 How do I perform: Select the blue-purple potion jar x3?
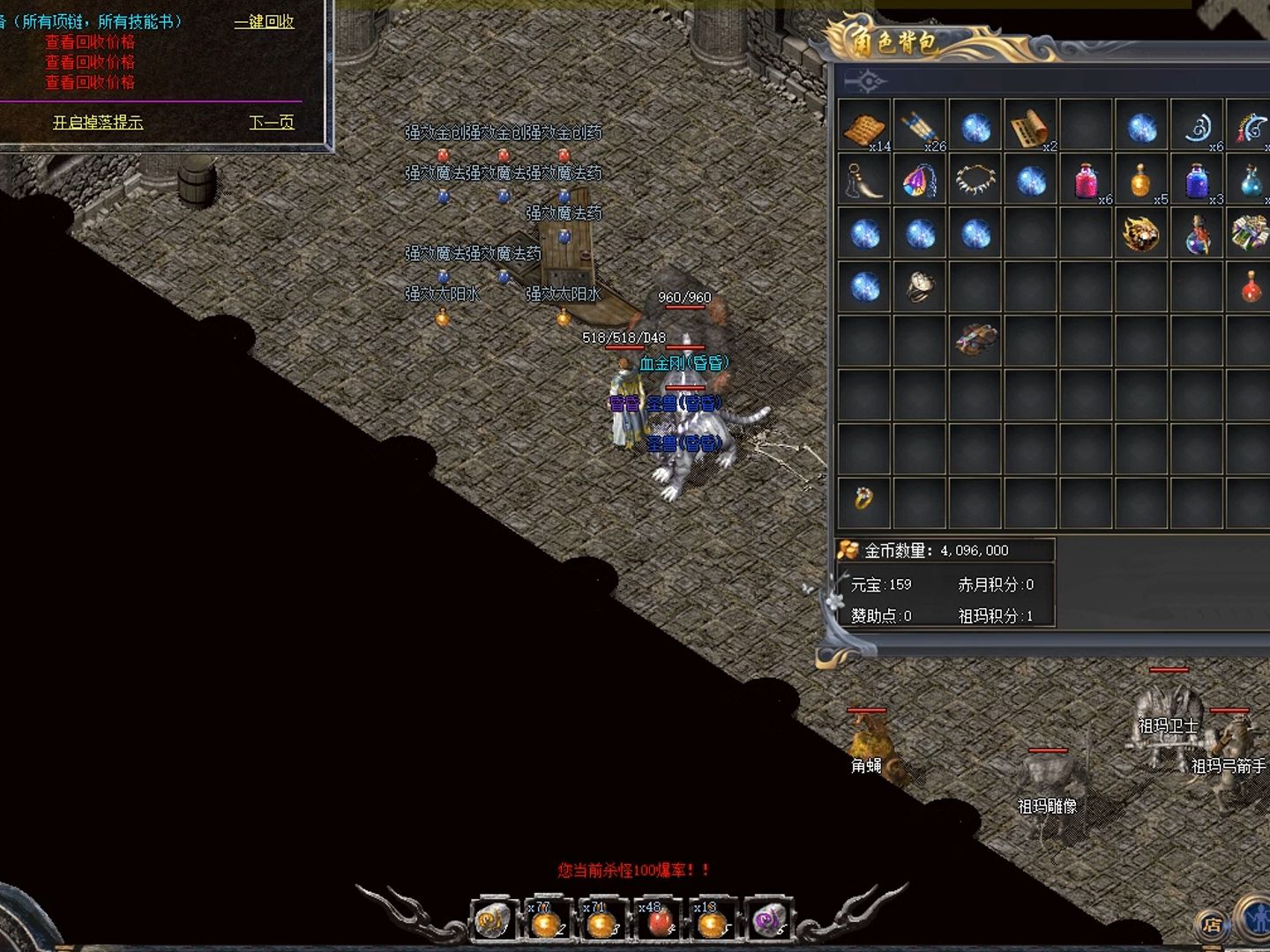(1196, 181)
